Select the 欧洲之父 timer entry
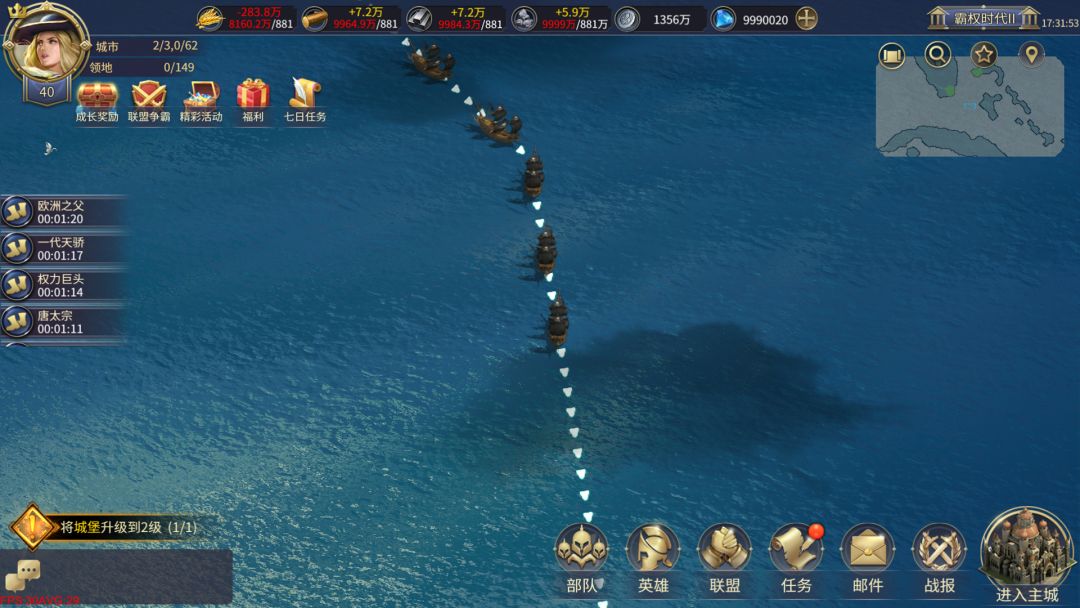Image resolution: width=1080 pixels, height=608 pixels. [60, 212]
